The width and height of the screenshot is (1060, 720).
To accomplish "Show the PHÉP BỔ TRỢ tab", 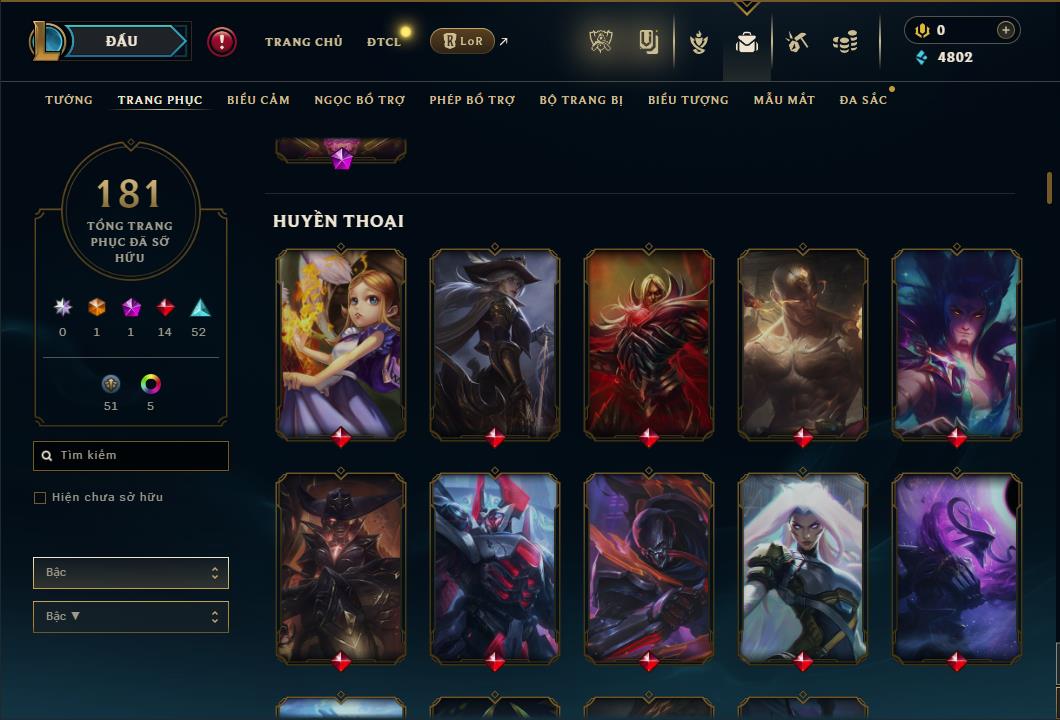I will (472, 100).
